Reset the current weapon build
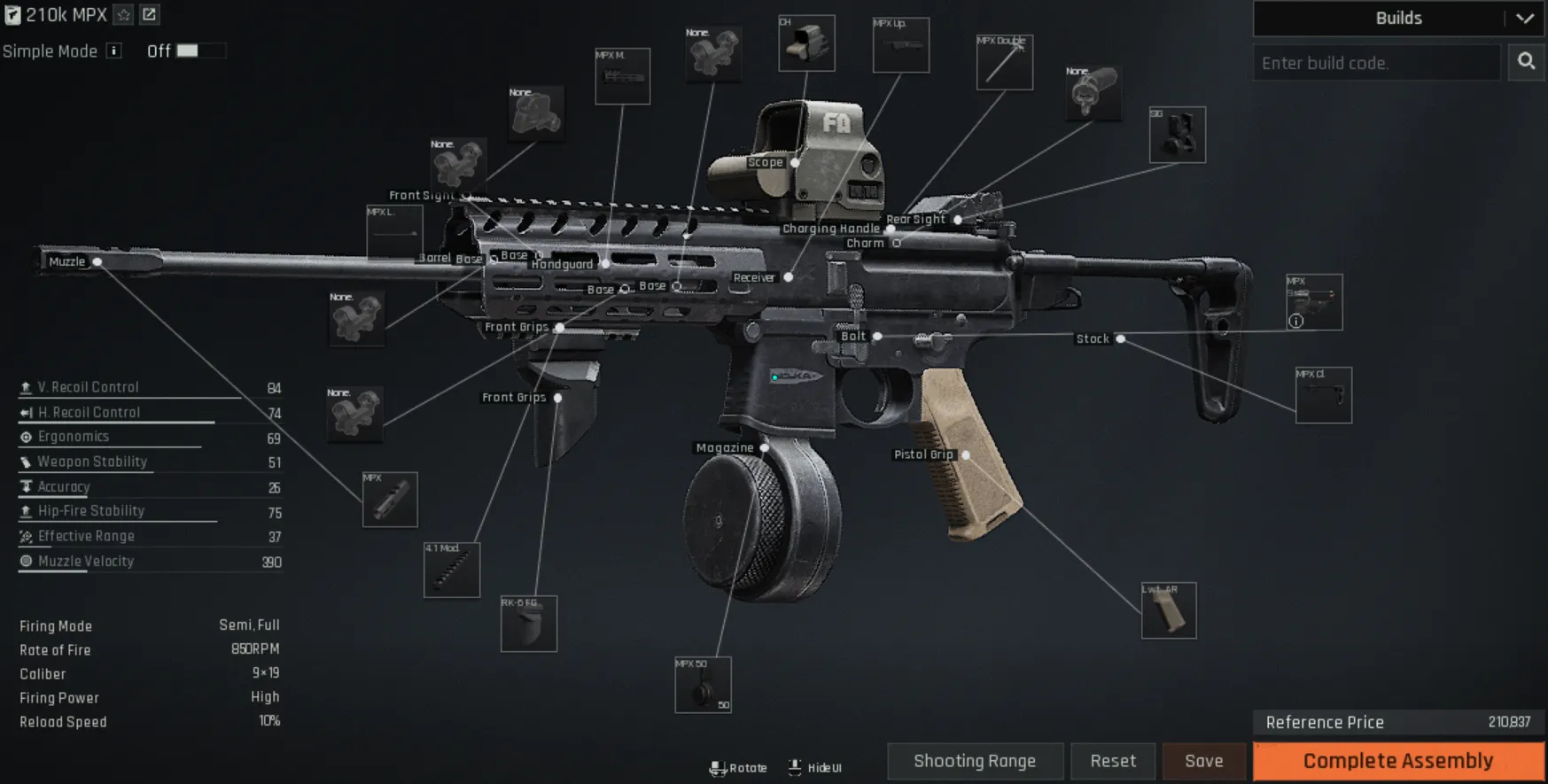 (x=1113, y=760)
